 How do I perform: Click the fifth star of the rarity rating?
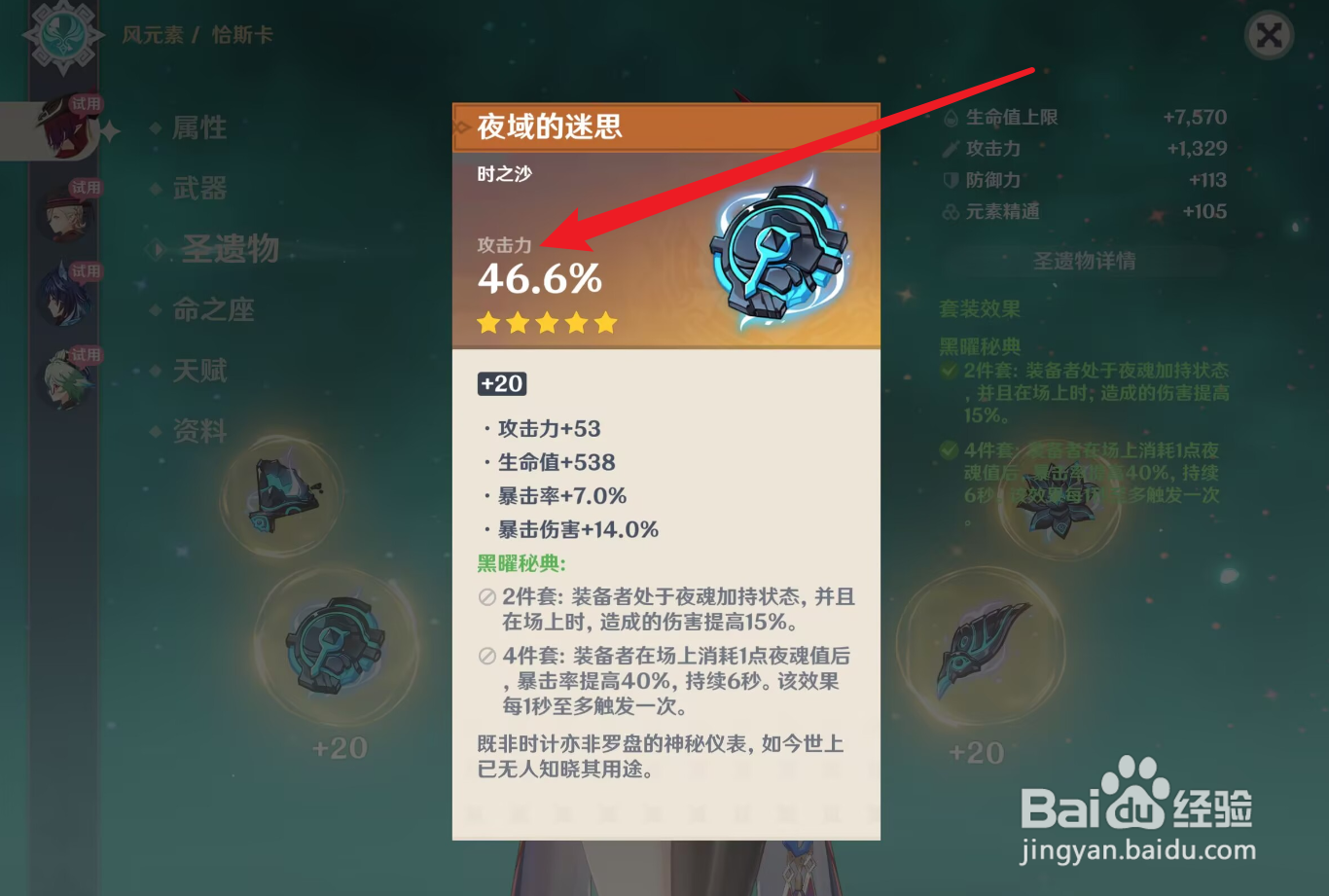pos(605,322)
